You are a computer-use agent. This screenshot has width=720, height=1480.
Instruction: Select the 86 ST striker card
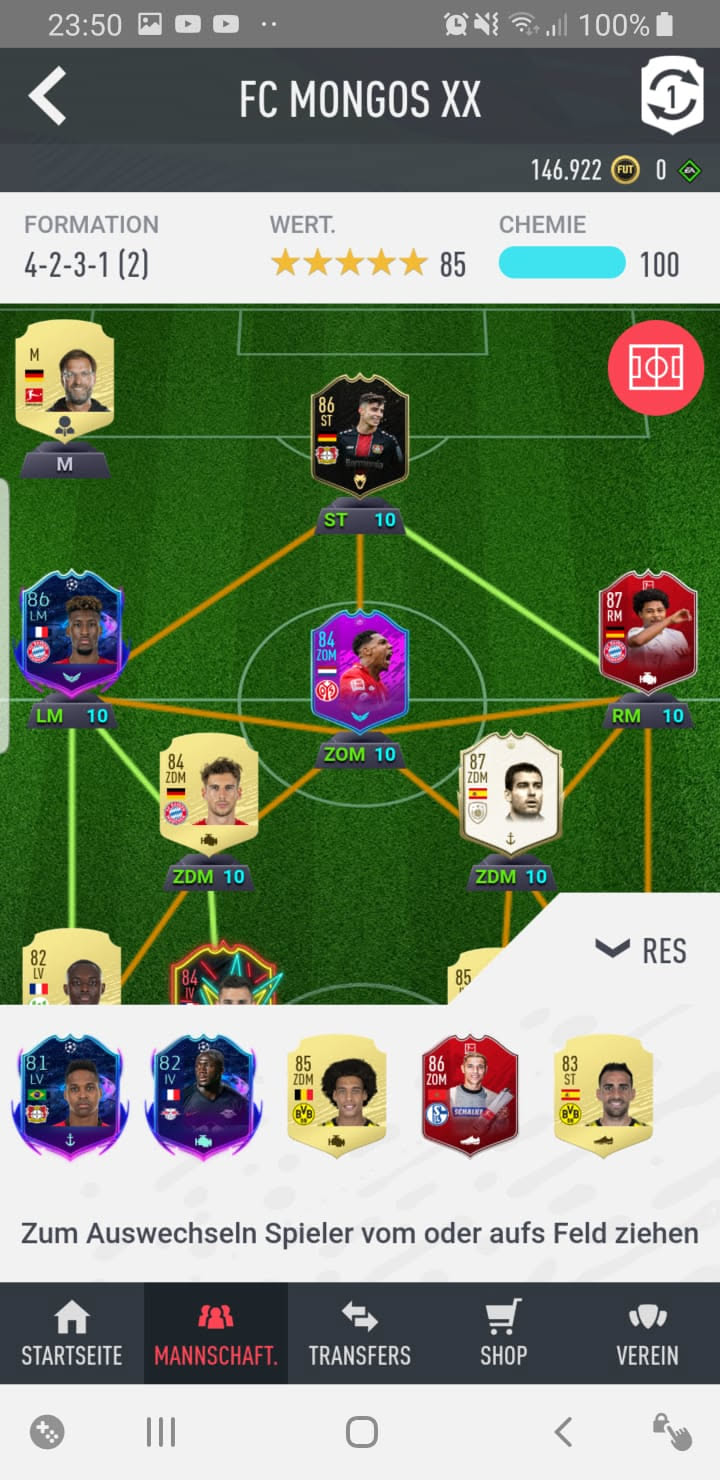tap(359, 435)
